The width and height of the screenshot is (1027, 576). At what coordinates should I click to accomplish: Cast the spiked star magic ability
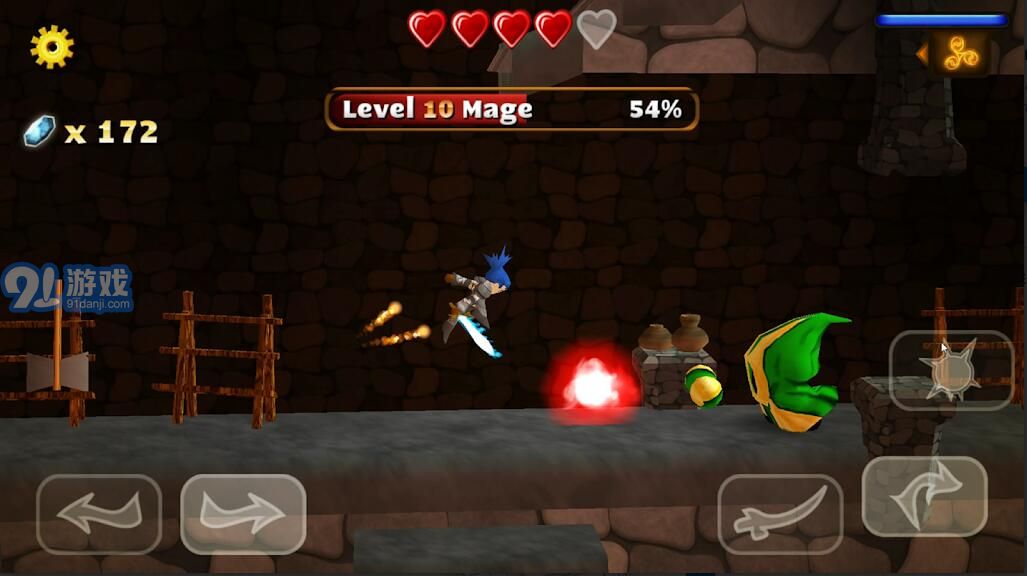[951, 370]
